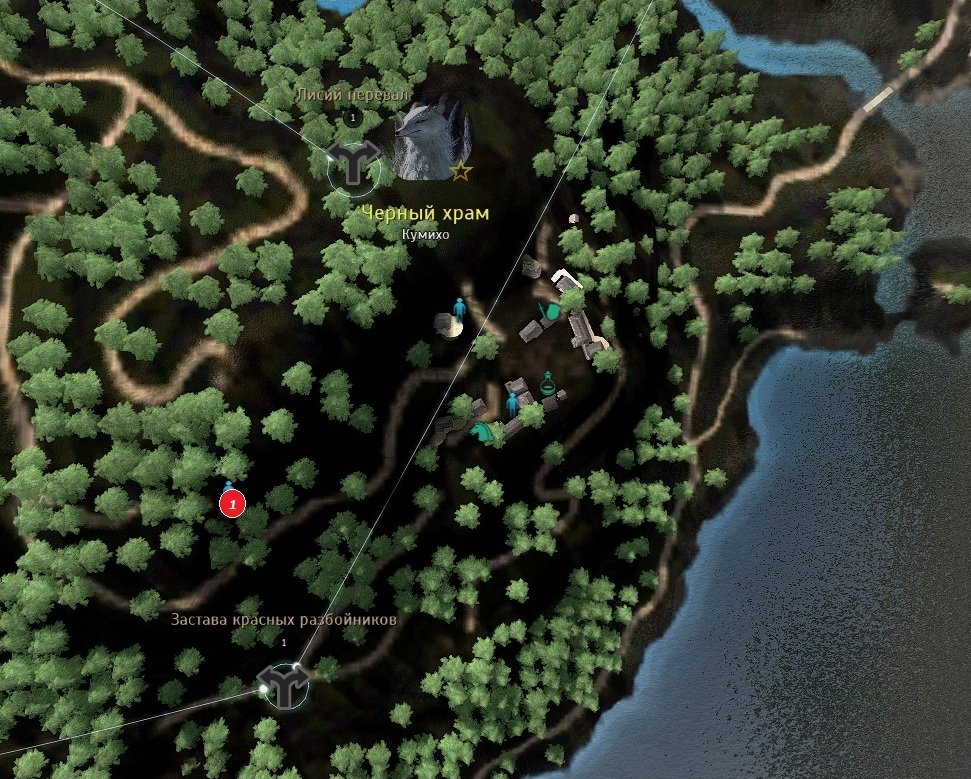This screenshot has height=779, width=971.
Task: Select the blue NPC icon left of the potion
Action: coord(514,403)
